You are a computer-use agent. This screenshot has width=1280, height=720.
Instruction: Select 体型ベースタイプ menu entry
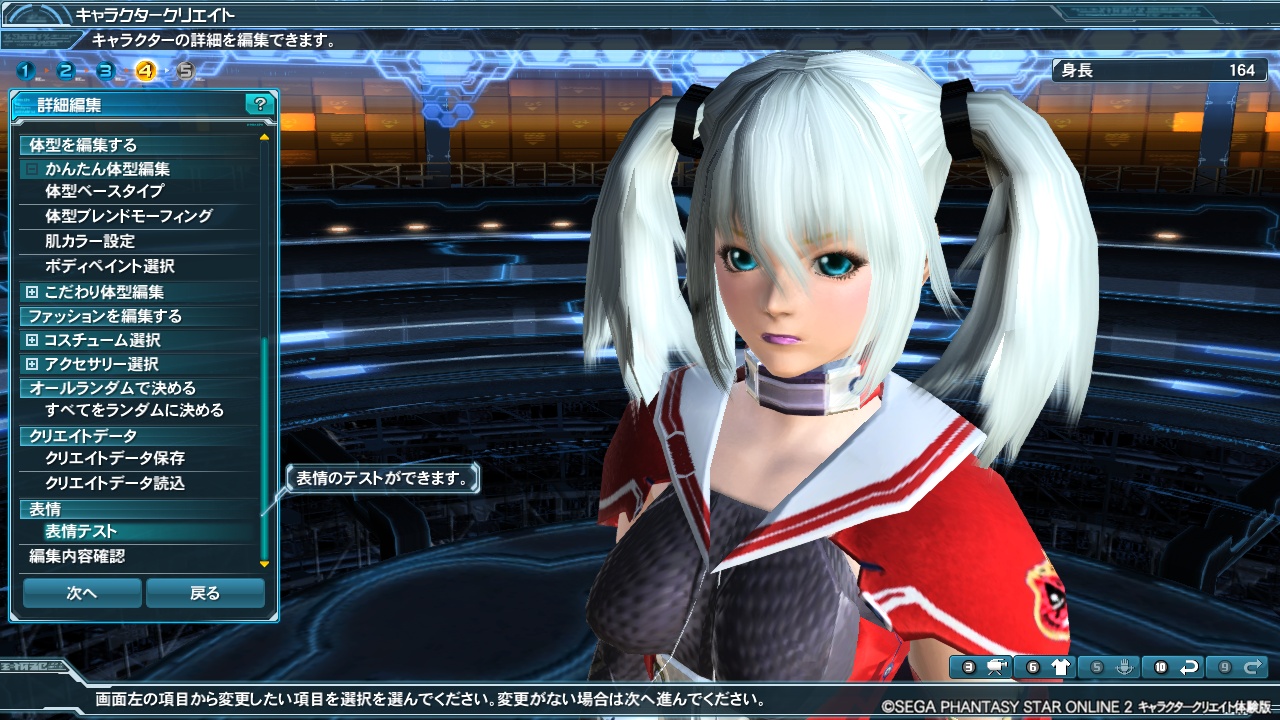click(x=104, y=190)
